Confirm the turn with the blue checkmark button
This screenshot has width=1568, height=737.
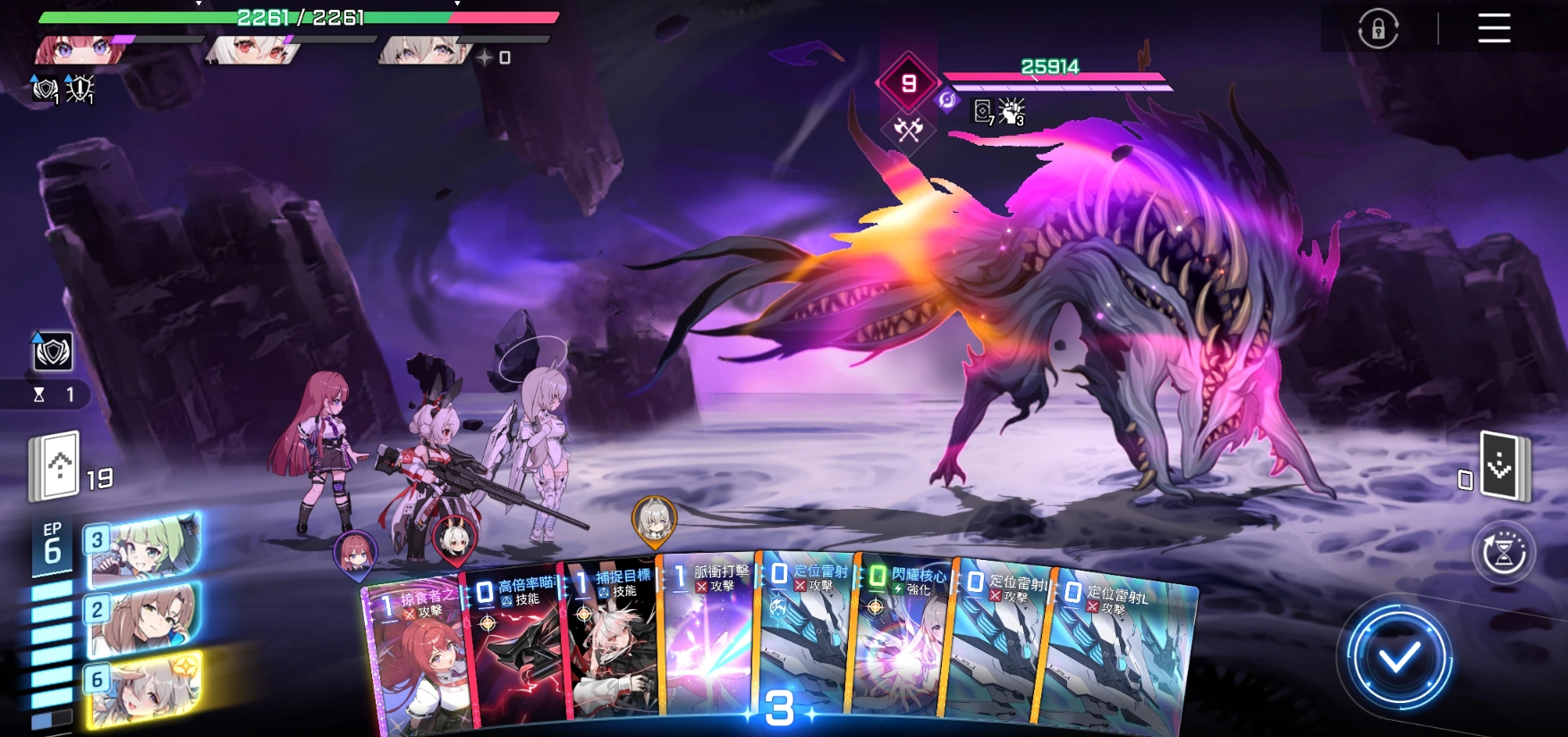[x=1399, y=659]
